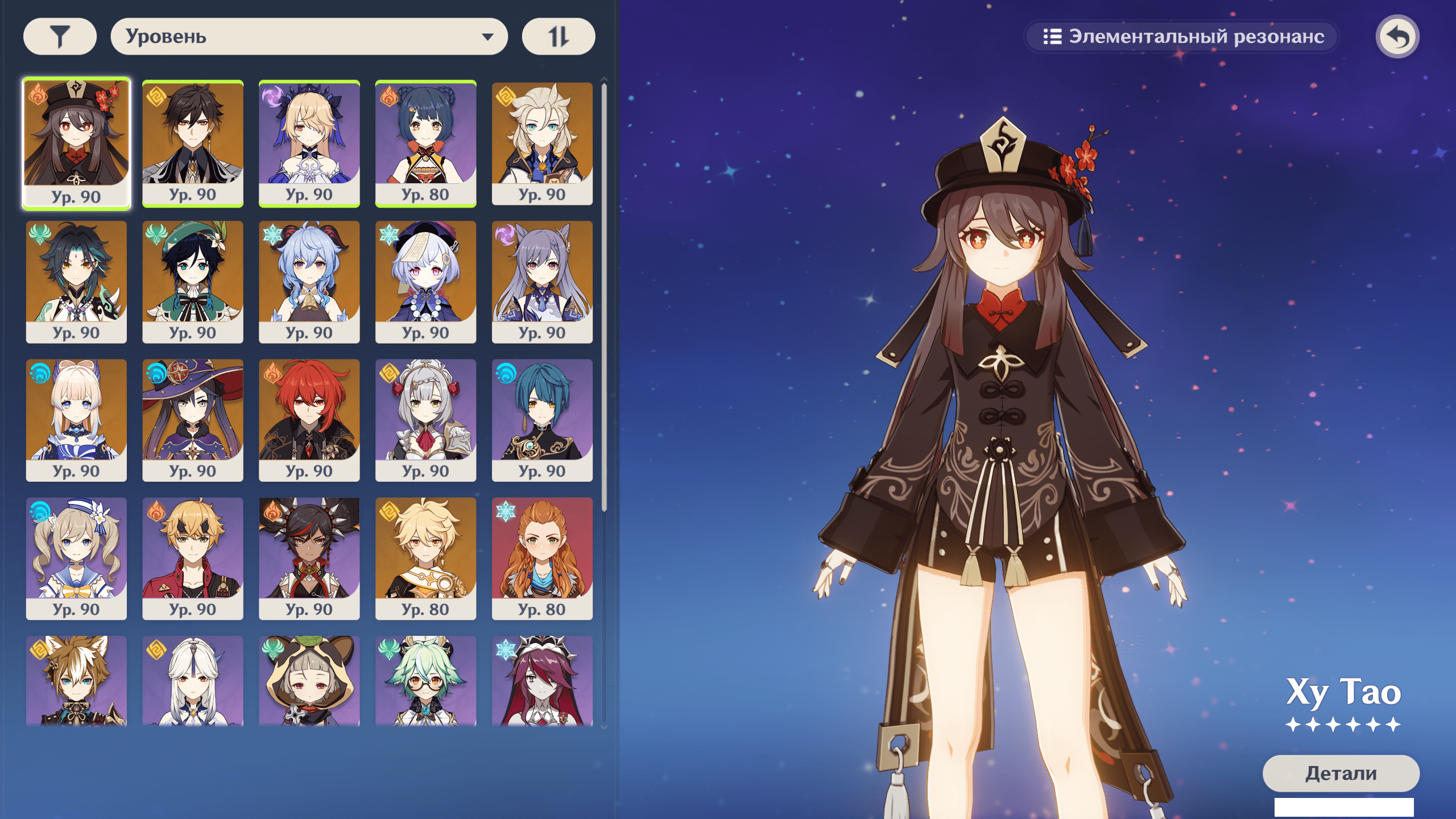This screenshot has height=819, width=1456.
Task: Select Mona's character portrait
Action: pyautogui.click(x=193, y=420)
